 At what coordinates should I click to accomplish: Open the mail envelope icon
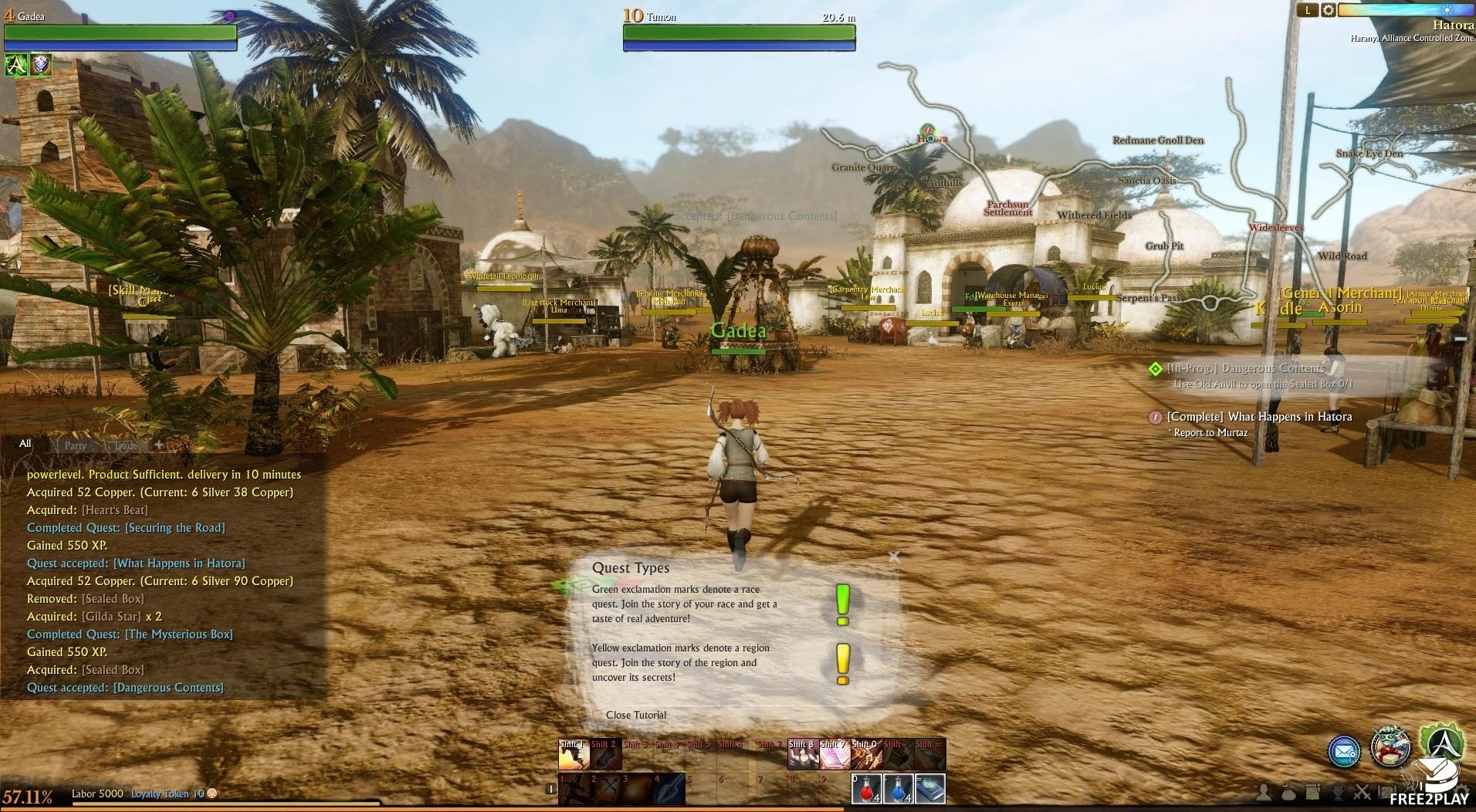[1344, 751]
